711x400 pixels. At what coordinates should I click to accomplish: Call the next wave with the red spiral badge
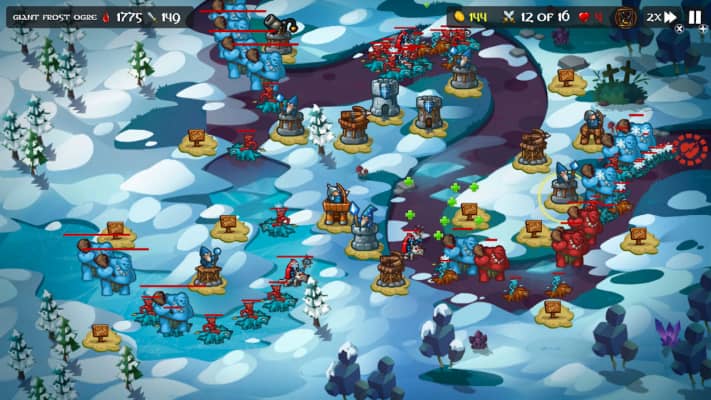690,149
